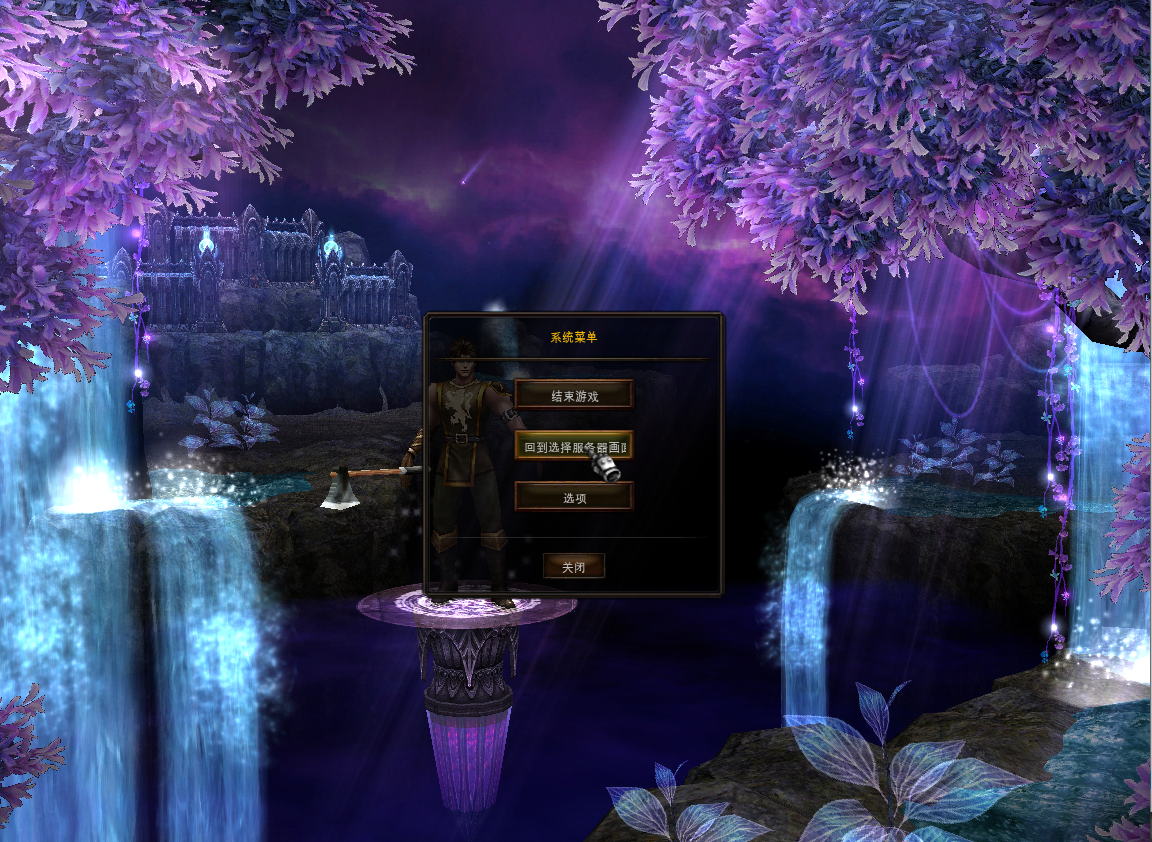The image size is (1152, 842).
Task: Click the 结束游戏 (End Game) button
Action: pyautogui.click(x=574, y=395)
